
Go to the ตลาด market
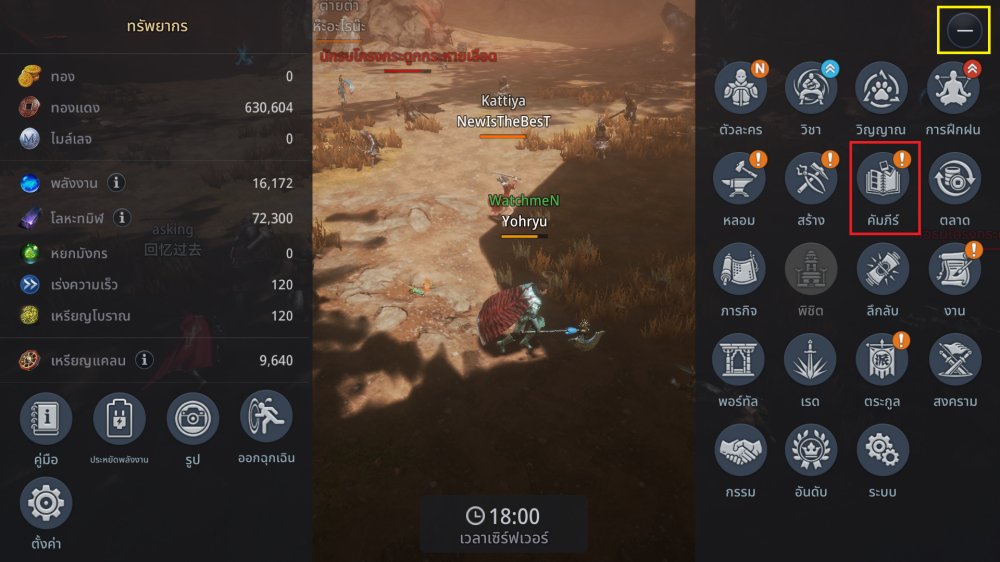tap(954, 179)
